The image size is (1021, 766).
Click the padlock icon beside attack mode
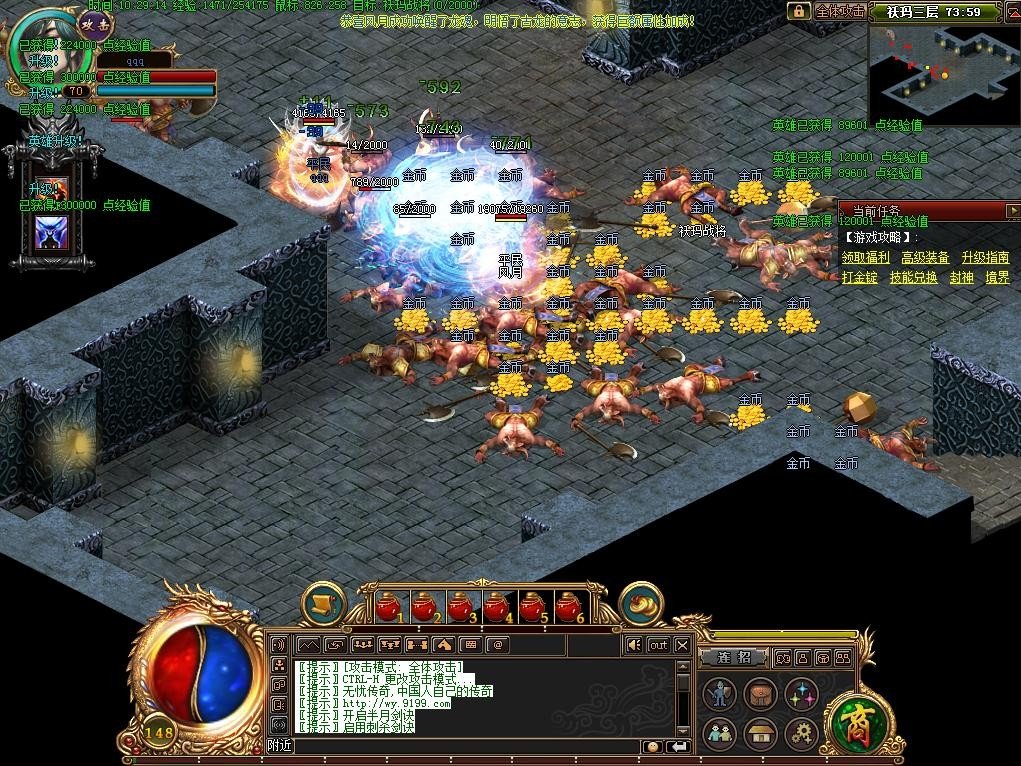coord(798,12)
